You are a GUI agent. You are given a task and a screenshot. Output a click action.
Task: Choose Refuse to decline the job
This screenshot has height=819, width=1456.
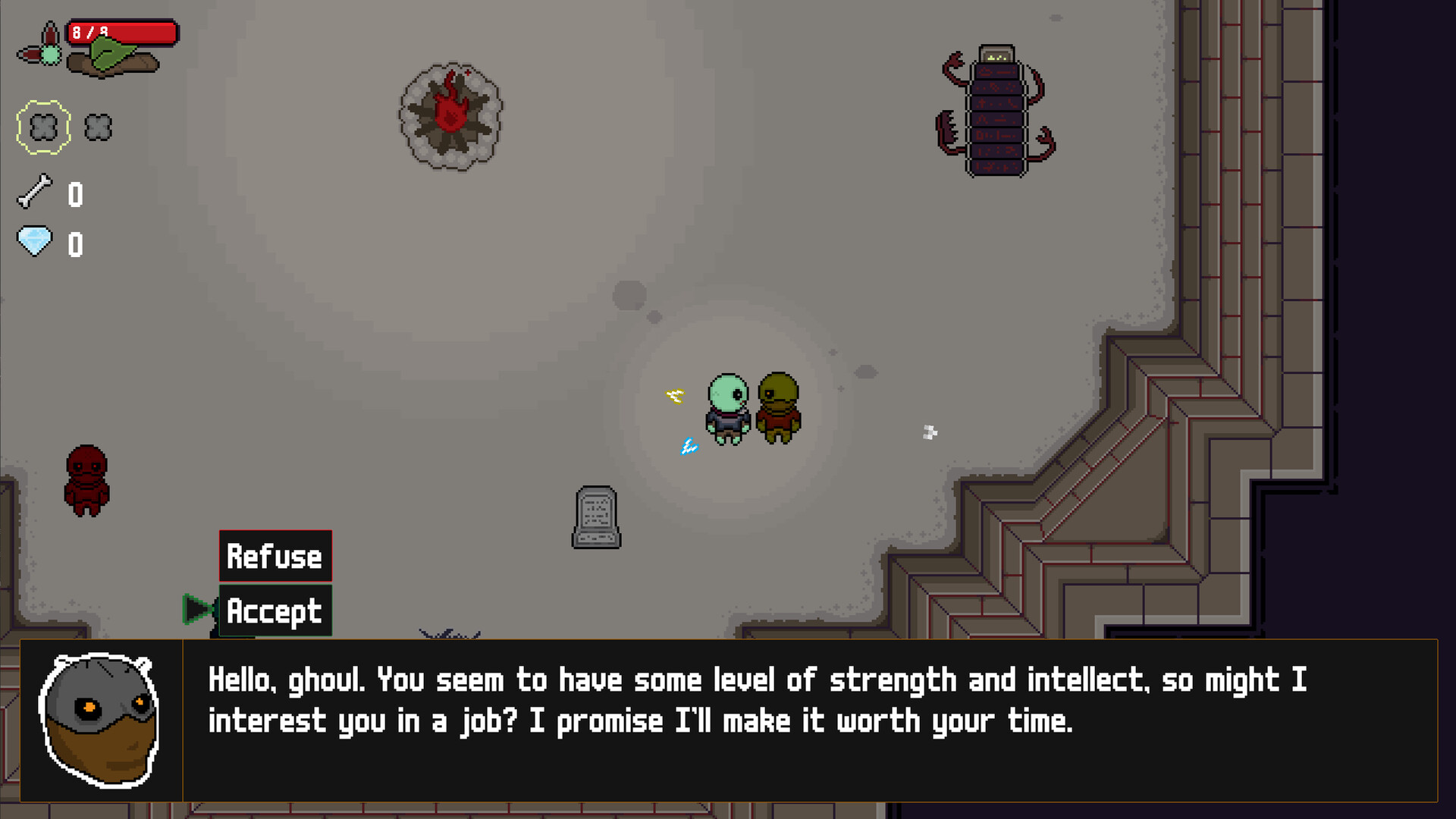click(275, 556)
